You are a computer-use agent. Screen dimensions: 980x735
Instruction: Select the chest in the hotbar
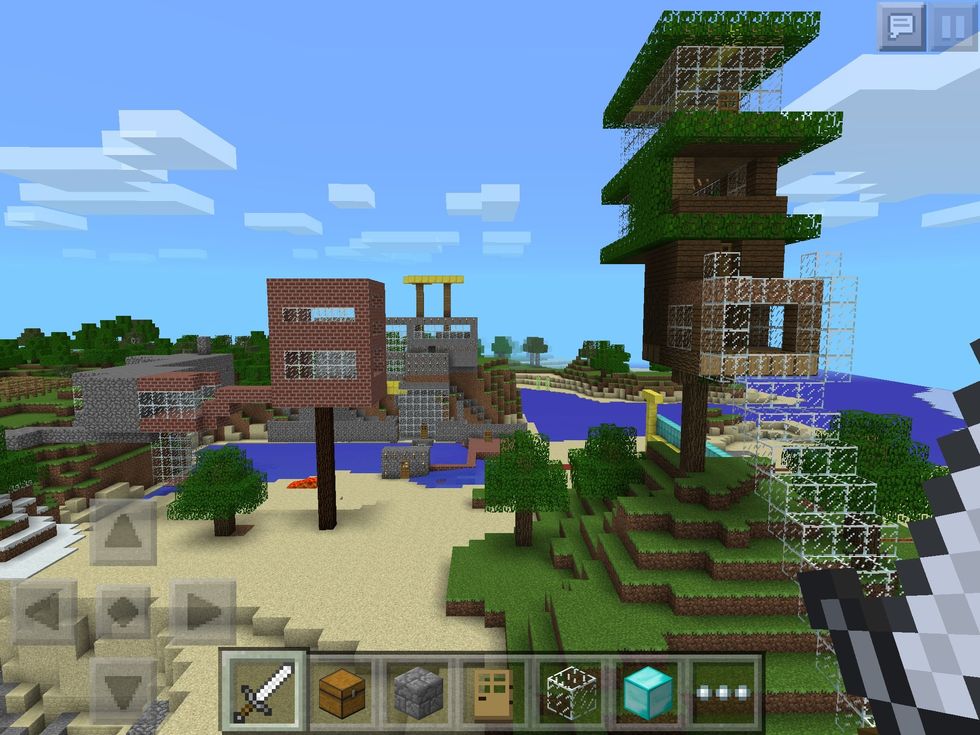(x=342, y=691)
